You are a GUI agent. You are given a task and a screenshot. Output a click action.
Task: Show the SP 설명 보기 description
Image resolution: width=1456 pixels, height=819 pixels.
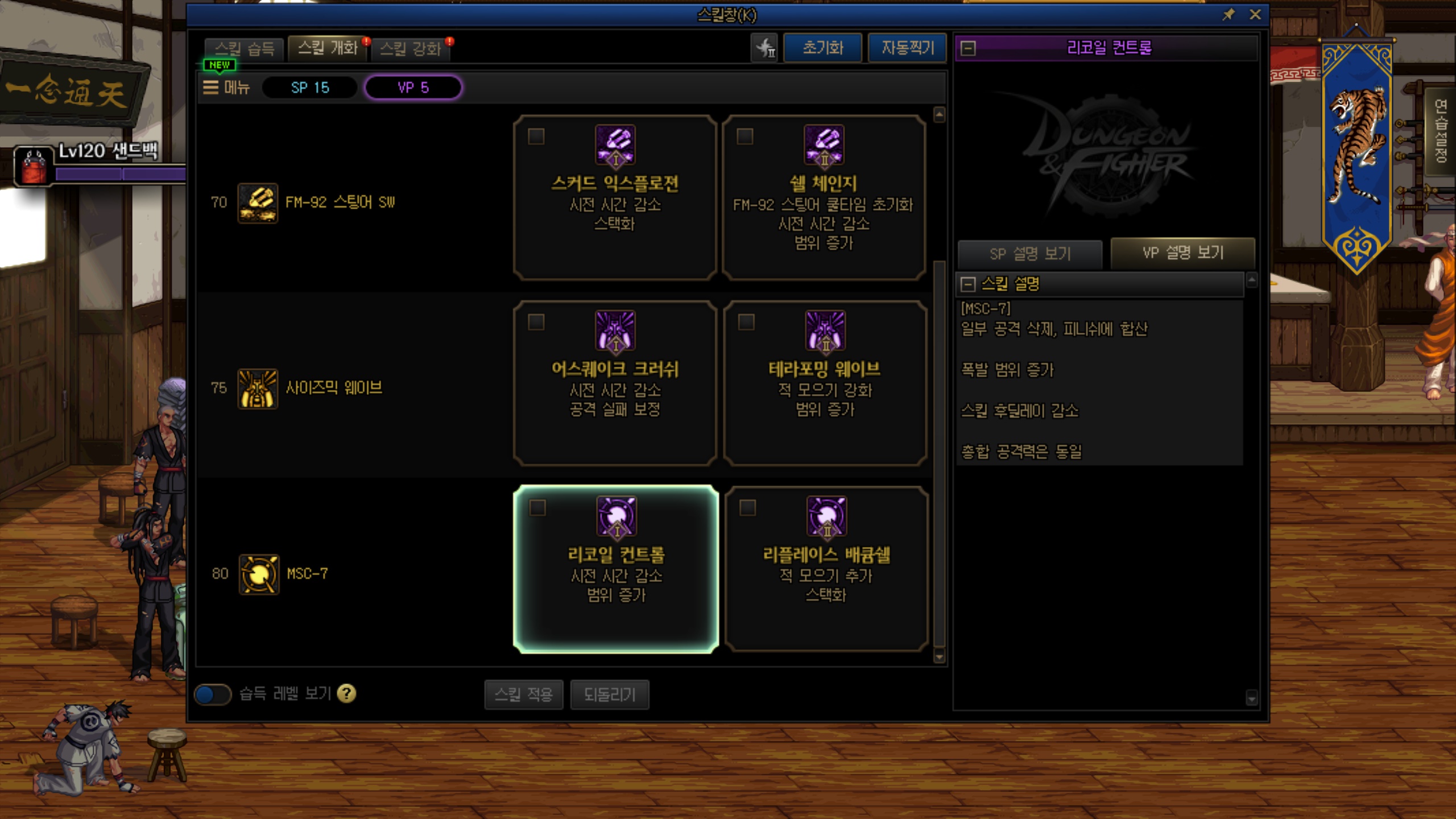1030,254
